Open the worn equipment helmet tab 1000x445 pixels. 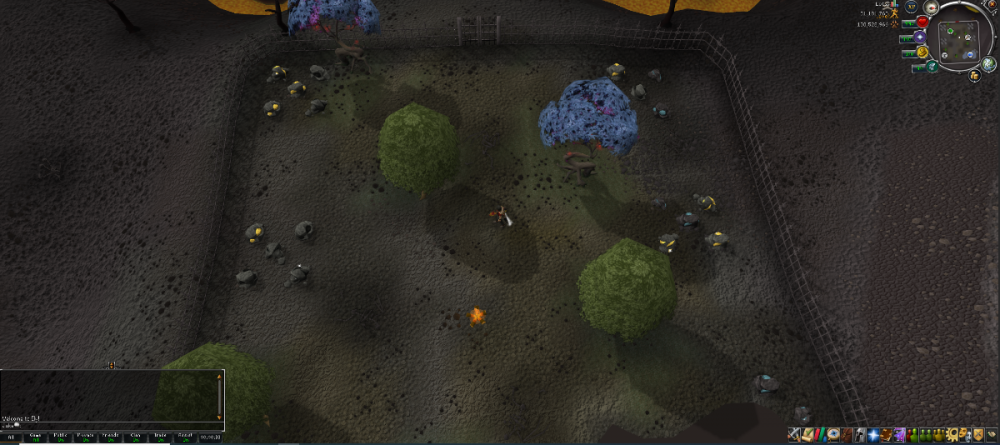pyautogui.click(x=860, y=435)
